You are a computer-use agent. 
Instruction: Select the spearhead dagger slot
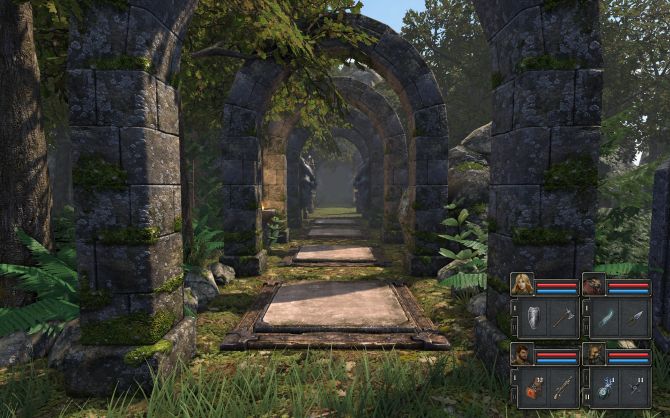pyautogui.click(x=634, y=318)
